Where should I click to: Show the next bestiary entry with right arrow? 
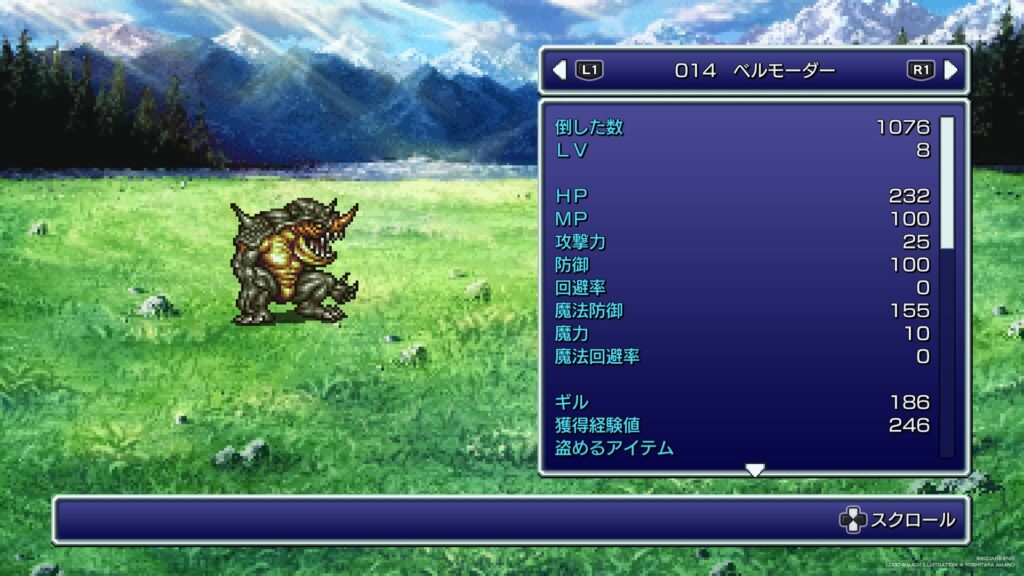(x=950, y=70)
